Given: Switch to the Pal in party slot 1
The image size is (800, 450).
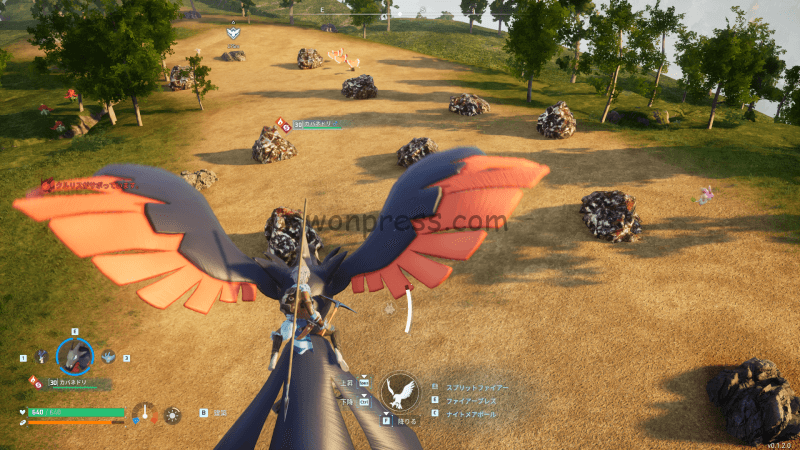Looking at the screenshot, I should (x=41, y=356).
